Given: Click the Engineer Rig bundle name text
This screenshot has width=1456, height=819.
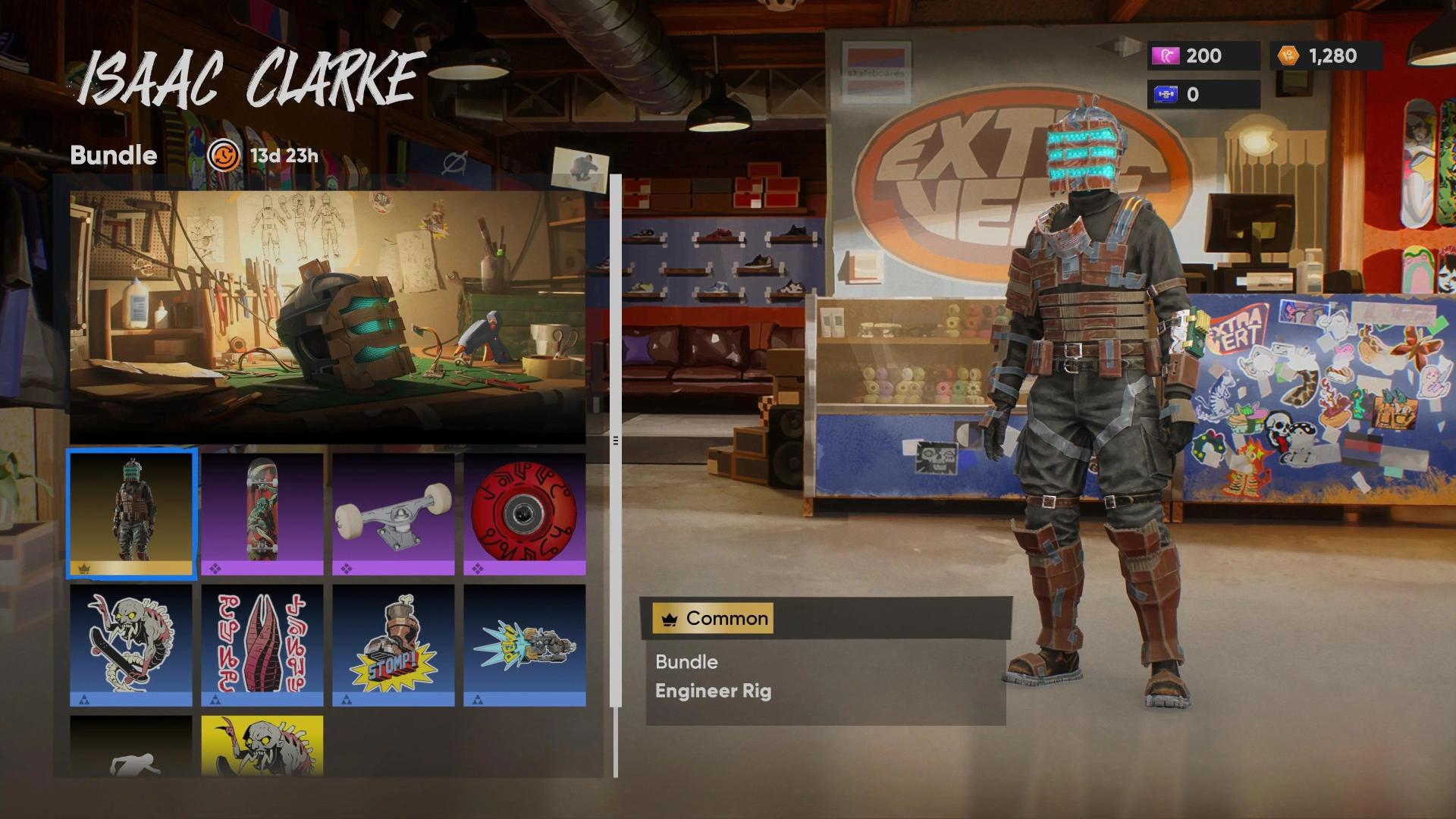Looking at the screenshot, I should click(714, 691).
